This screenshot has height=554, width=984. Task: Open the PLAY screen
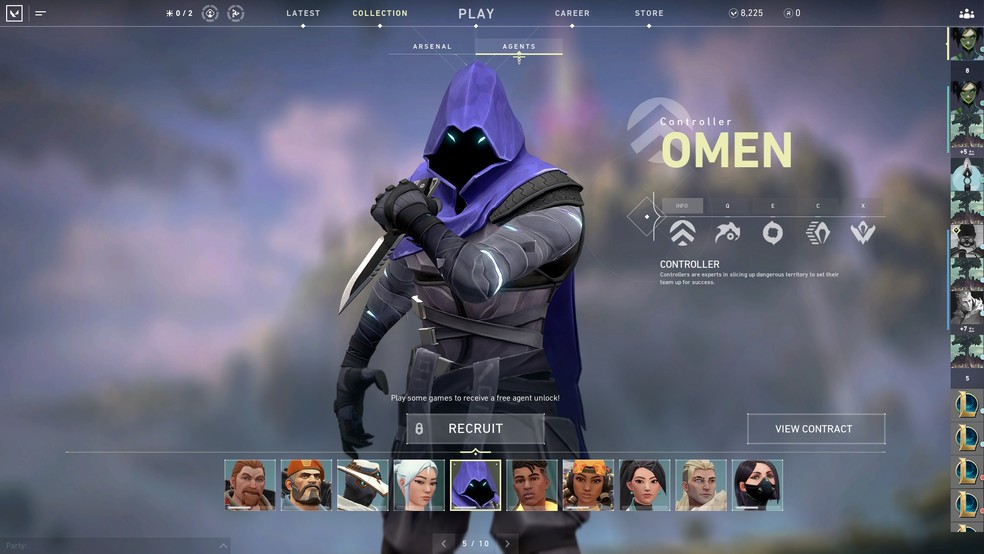tap(476, 14)
